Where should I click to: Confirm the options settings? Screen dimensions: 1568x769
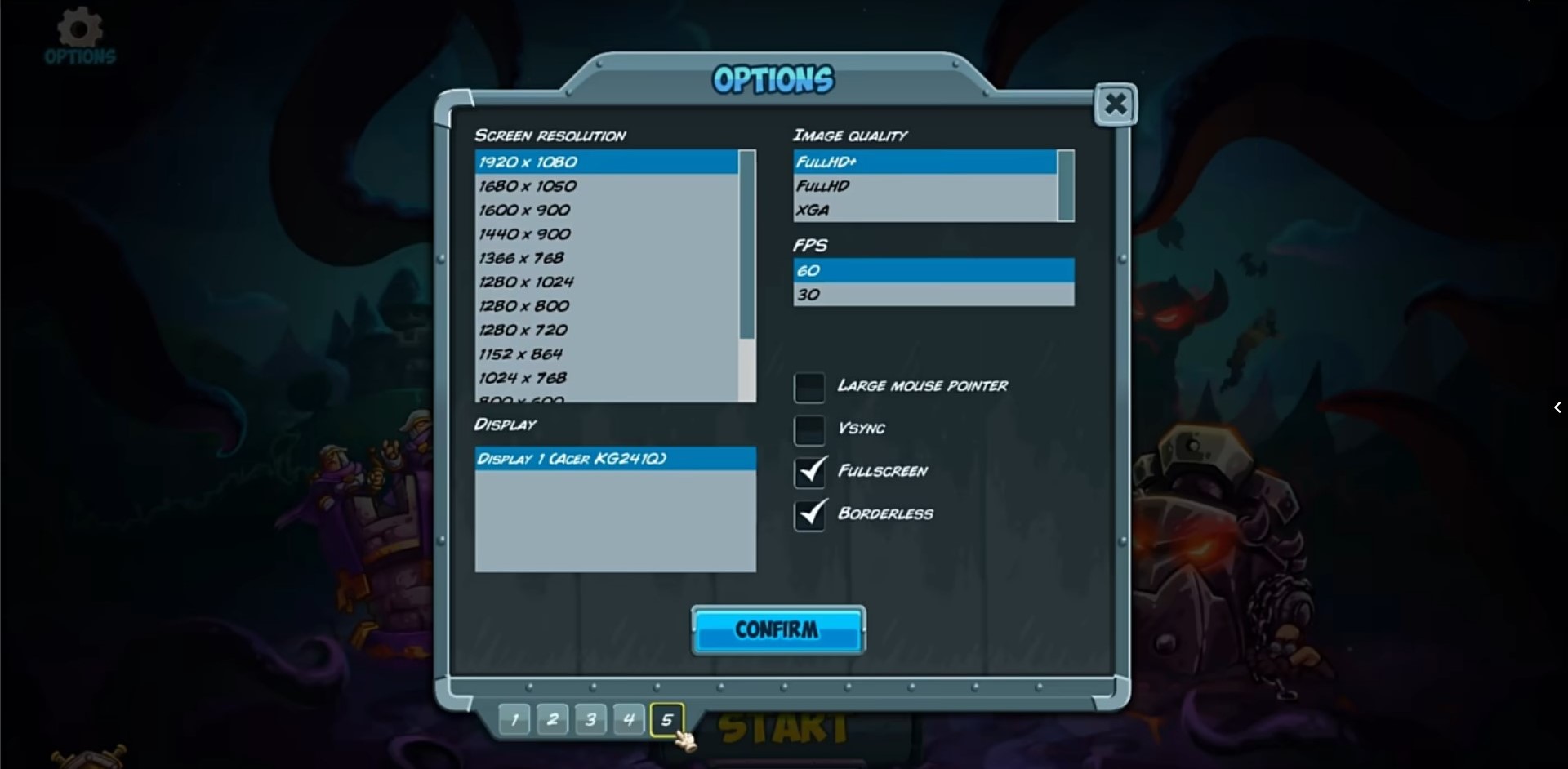pos(777,629)
